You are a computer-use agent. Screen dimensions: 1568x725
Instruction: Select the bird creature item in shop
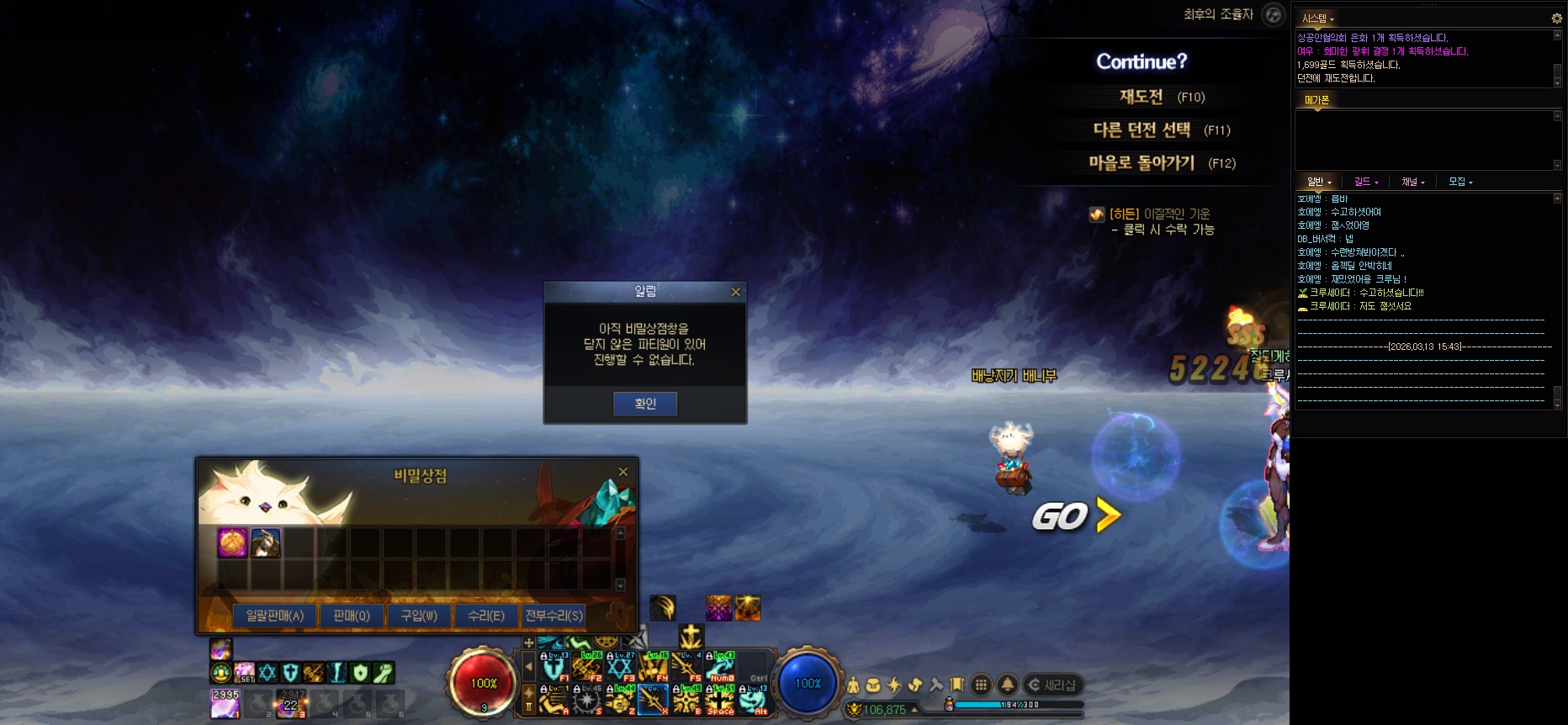click(266, 543)
